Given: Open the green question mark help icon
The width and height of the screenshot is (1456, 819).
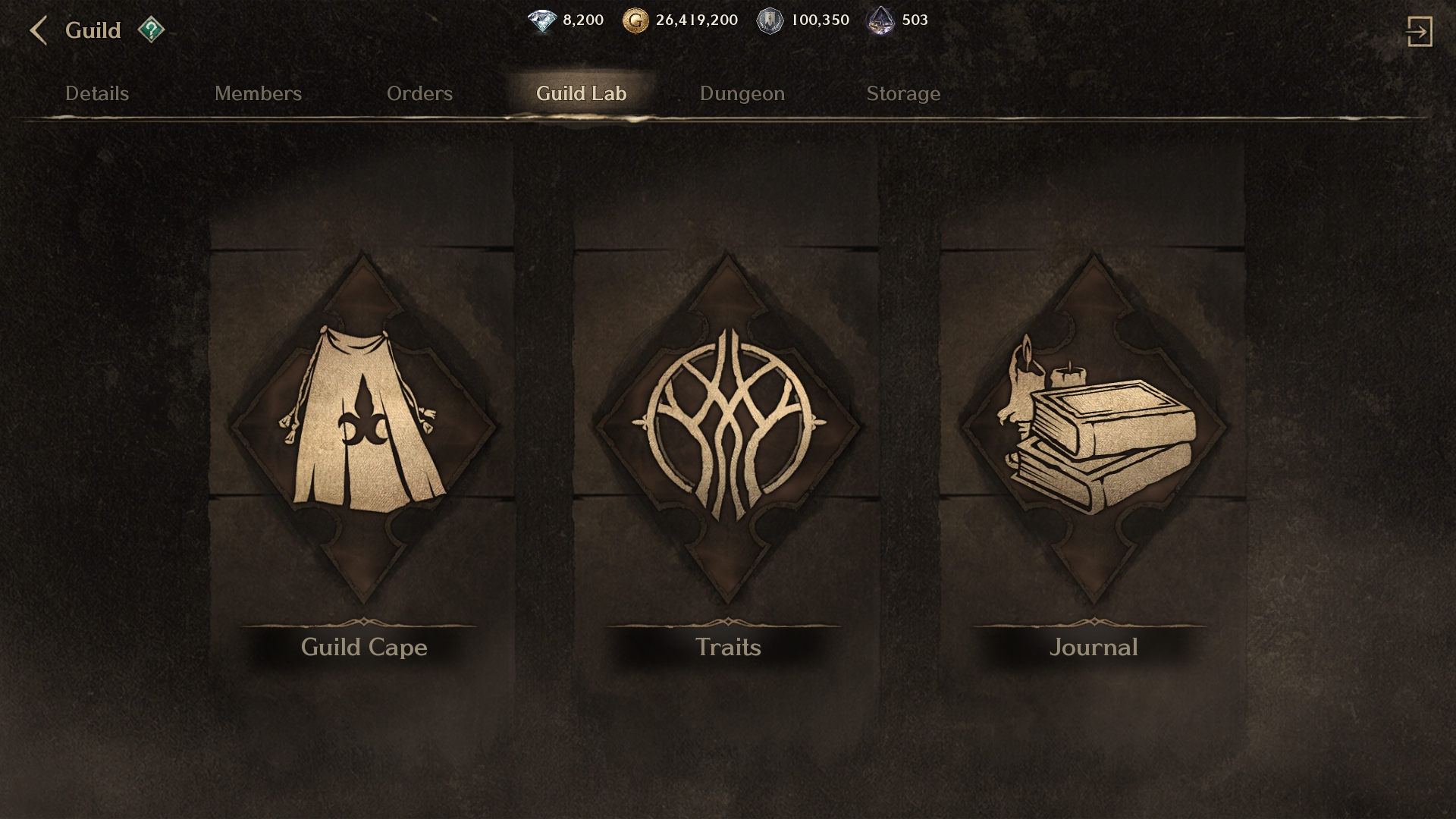Looking at the screenshot, I should [151, 30].
